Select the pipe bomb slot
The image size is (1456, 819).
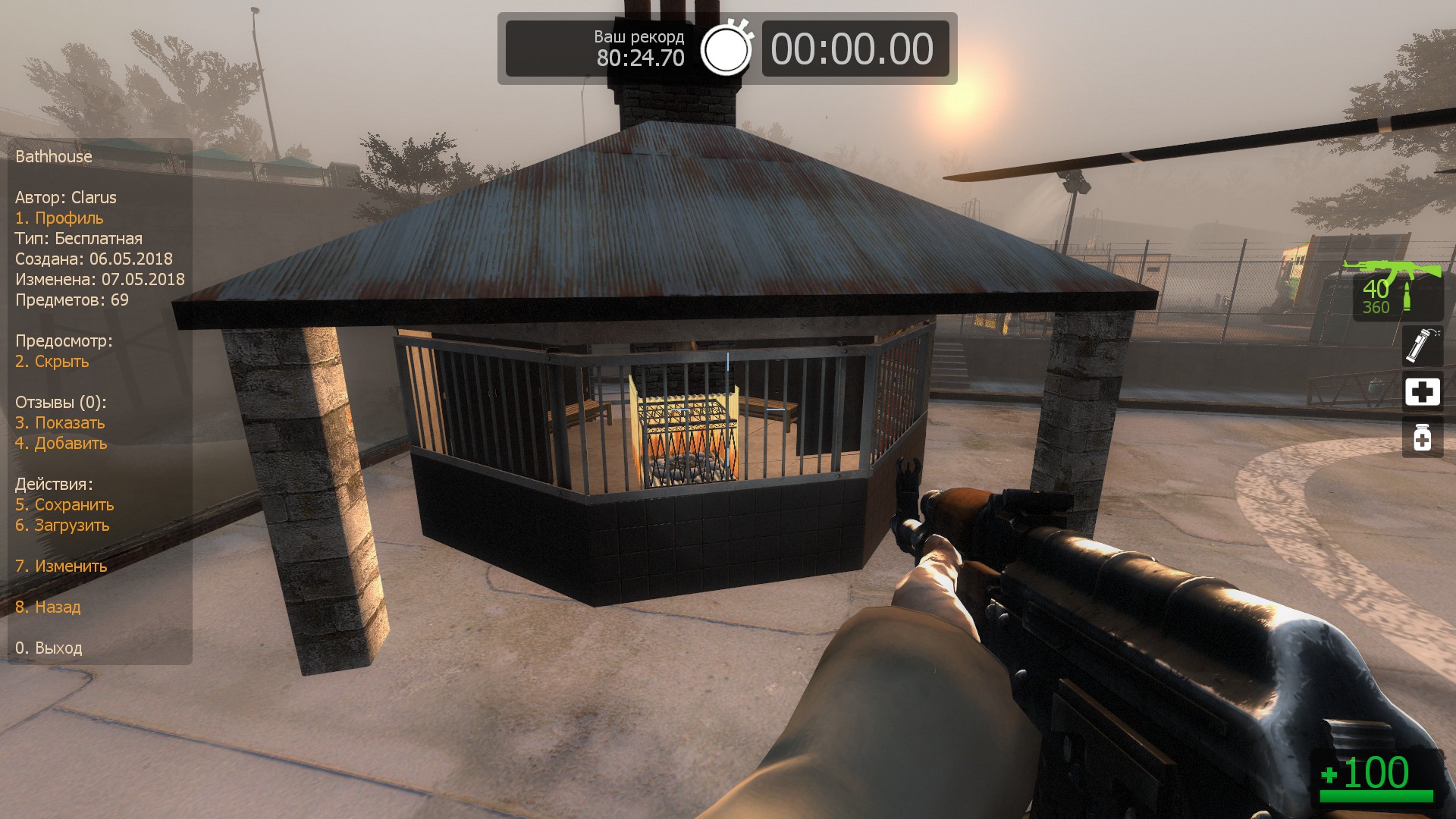click(x=1422, y=345)
